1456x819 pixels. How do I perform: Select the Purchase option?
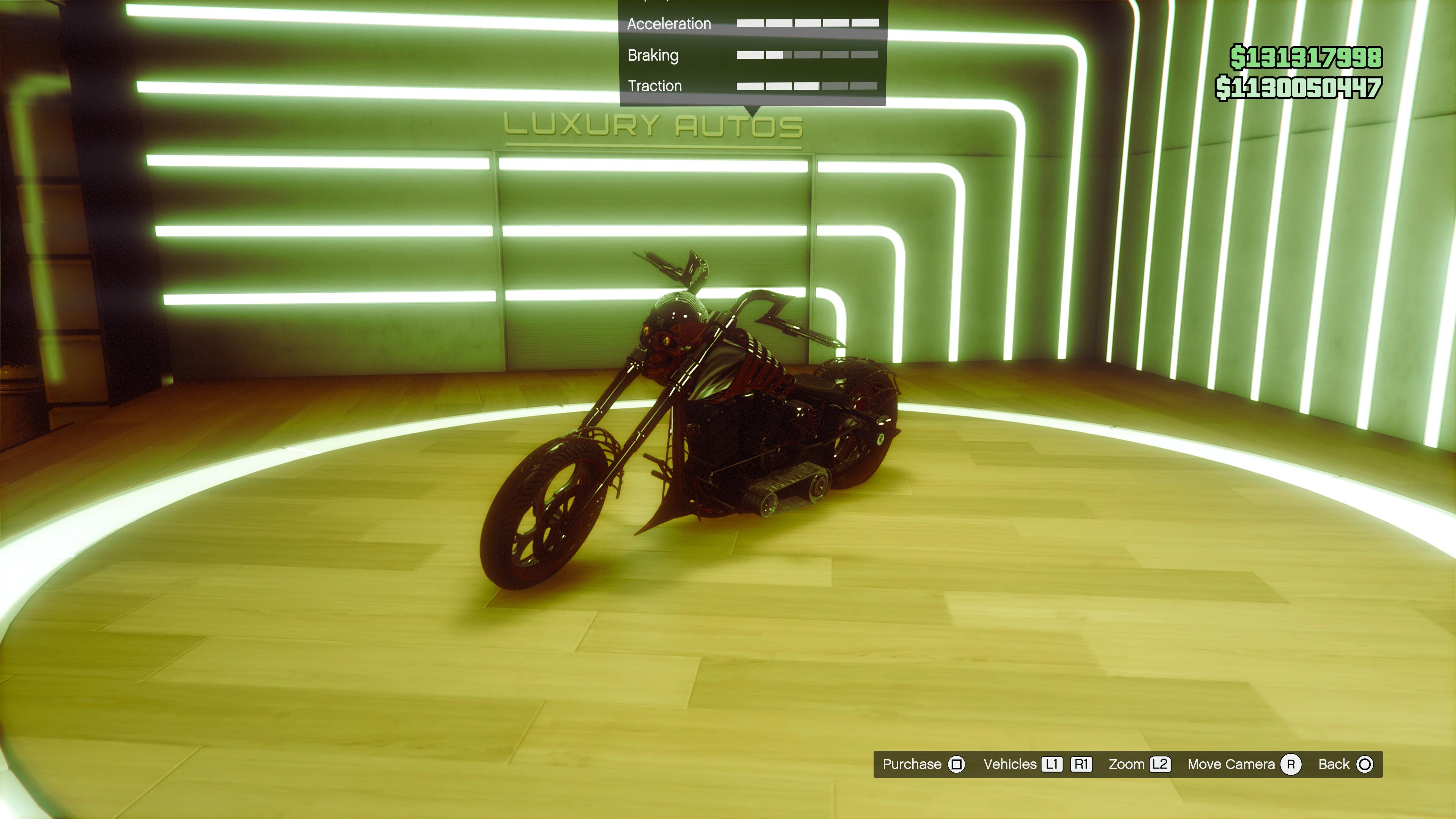coord(923,764)
